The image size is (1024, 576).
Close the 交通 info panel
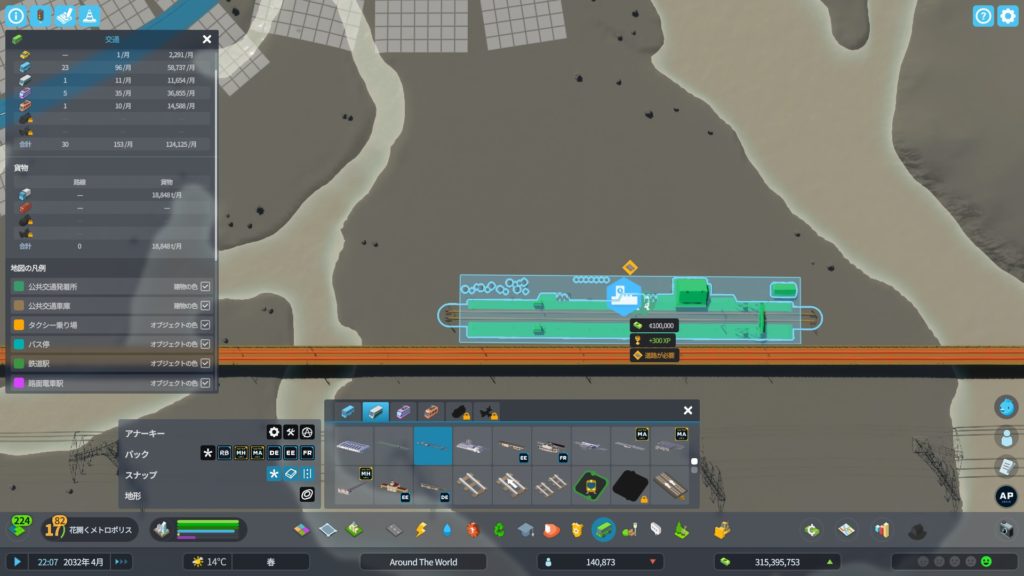coord(207,39)
